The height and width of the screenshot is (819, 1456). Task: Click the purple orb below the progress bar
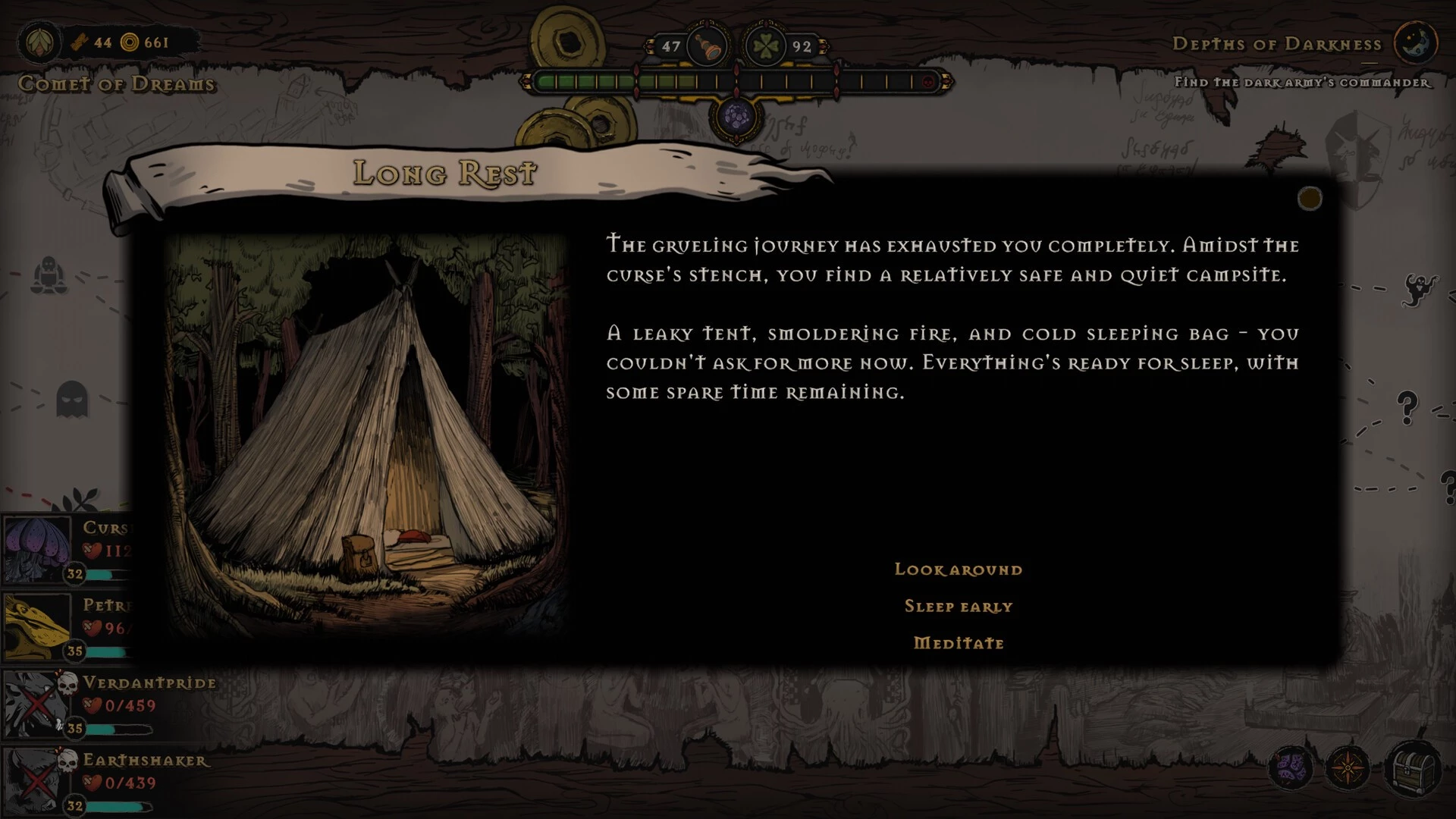point(736,118)
